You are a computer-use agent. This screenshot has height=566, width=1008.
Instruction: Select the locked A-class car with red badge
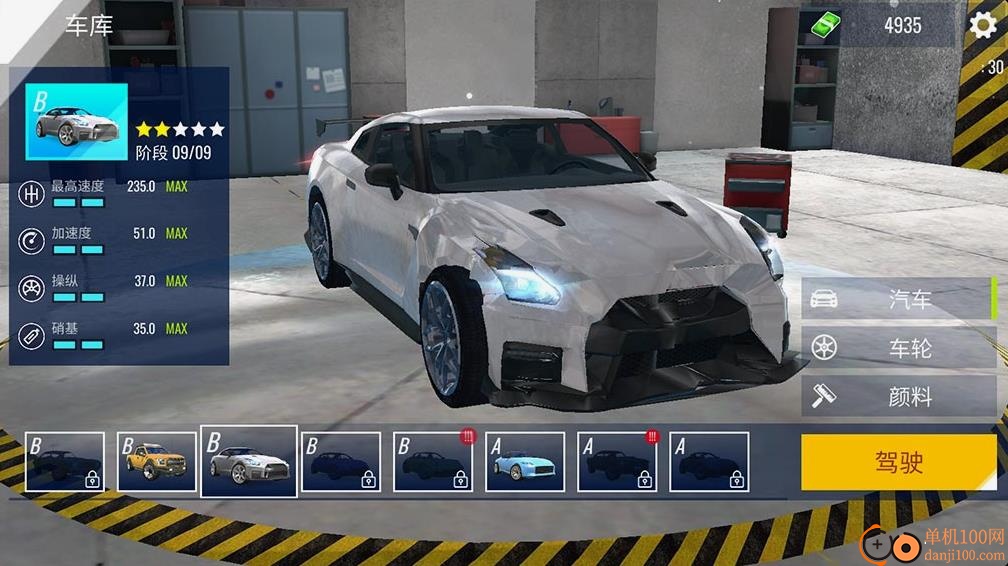617,462
